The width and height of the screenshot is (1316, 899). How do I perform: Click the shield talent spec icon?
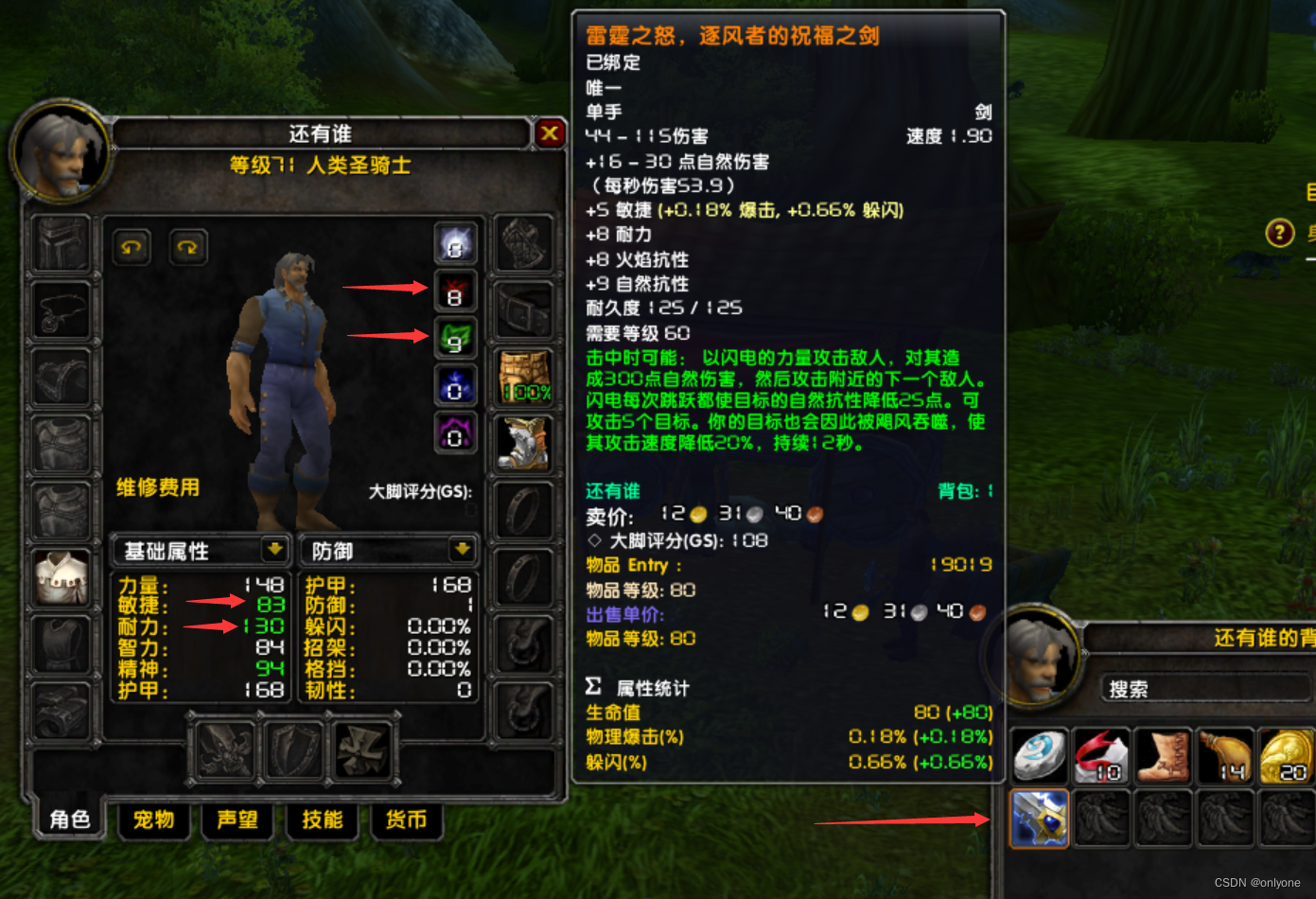point(291,750)
